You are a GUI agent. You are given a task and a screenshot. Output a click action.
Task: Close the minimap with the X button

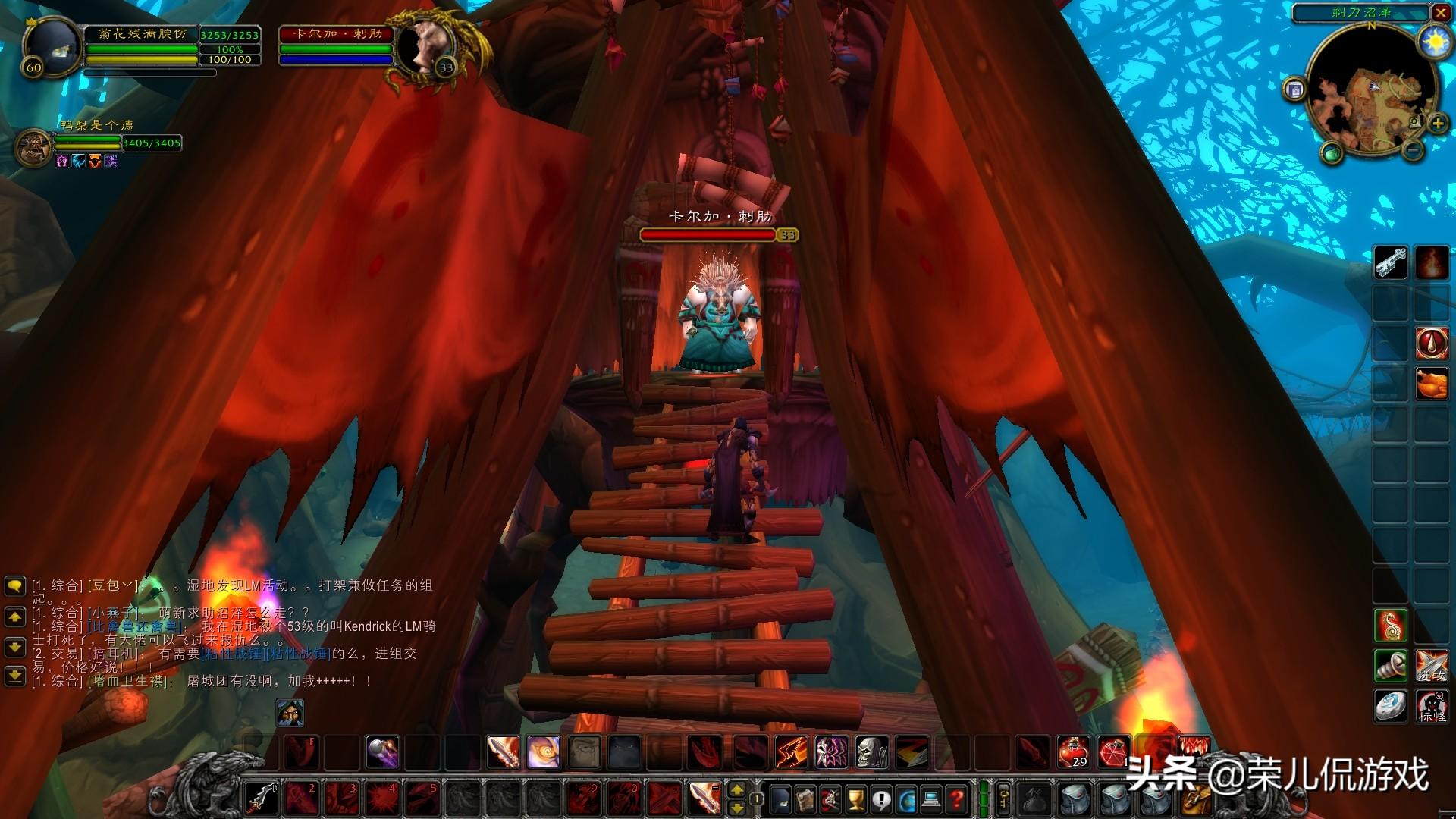pyautogui.click(x=1440, y=13)
